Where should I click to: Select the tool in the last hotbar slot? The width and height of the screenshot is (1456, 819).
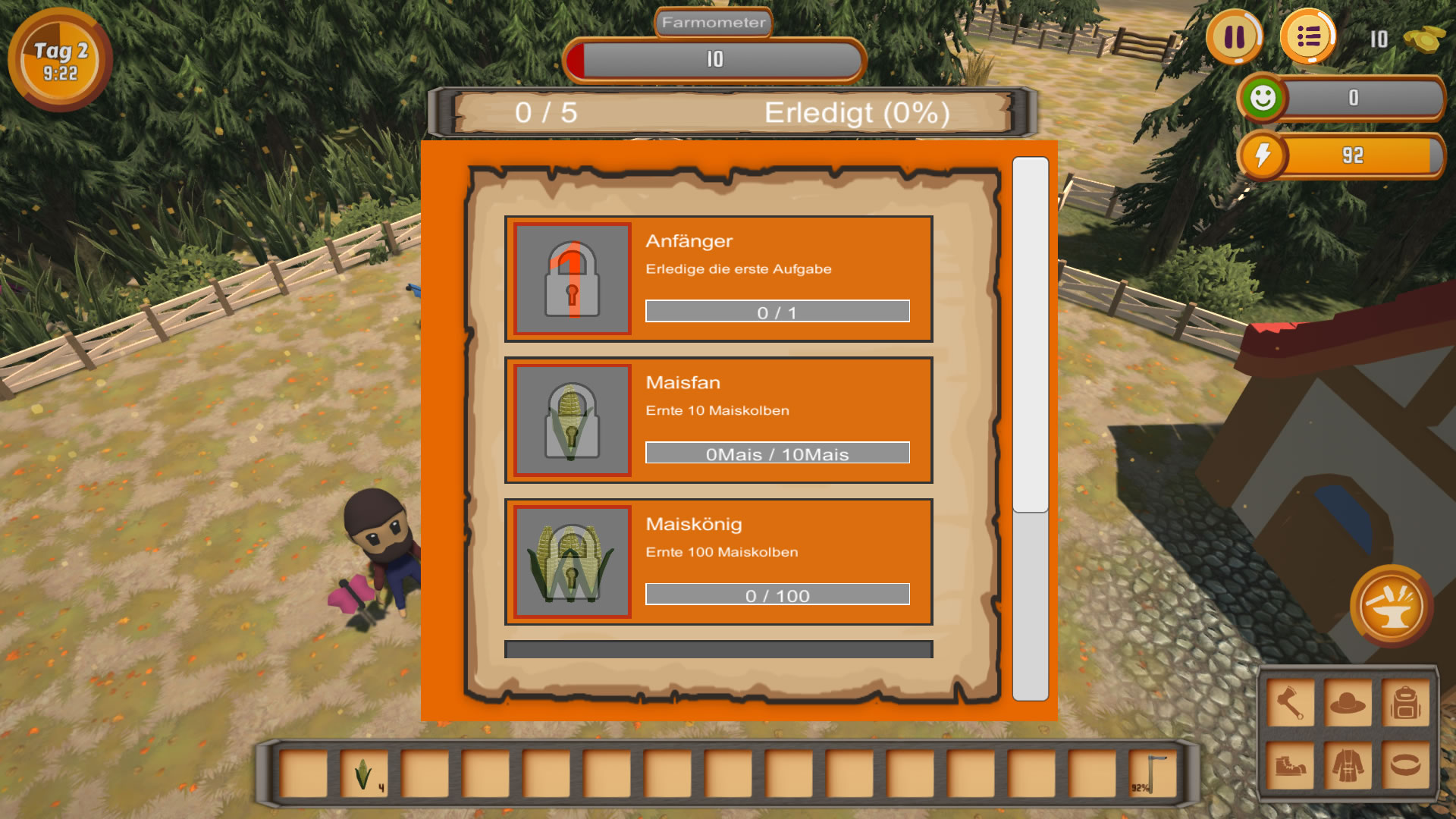coord(1152,773)
